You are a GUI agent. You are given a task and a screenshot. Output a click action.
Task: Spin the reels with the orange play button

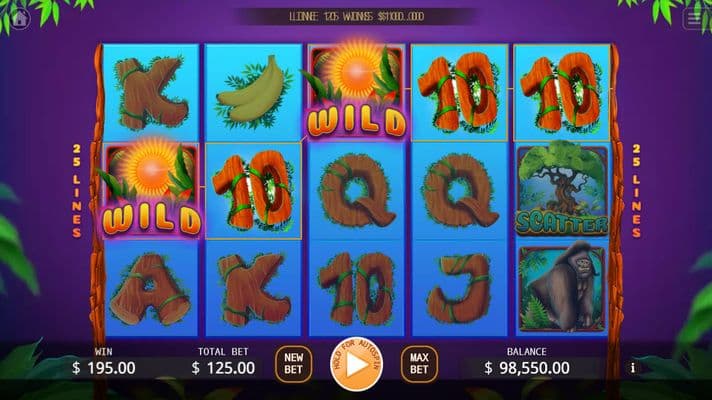[x=356, y=365]
